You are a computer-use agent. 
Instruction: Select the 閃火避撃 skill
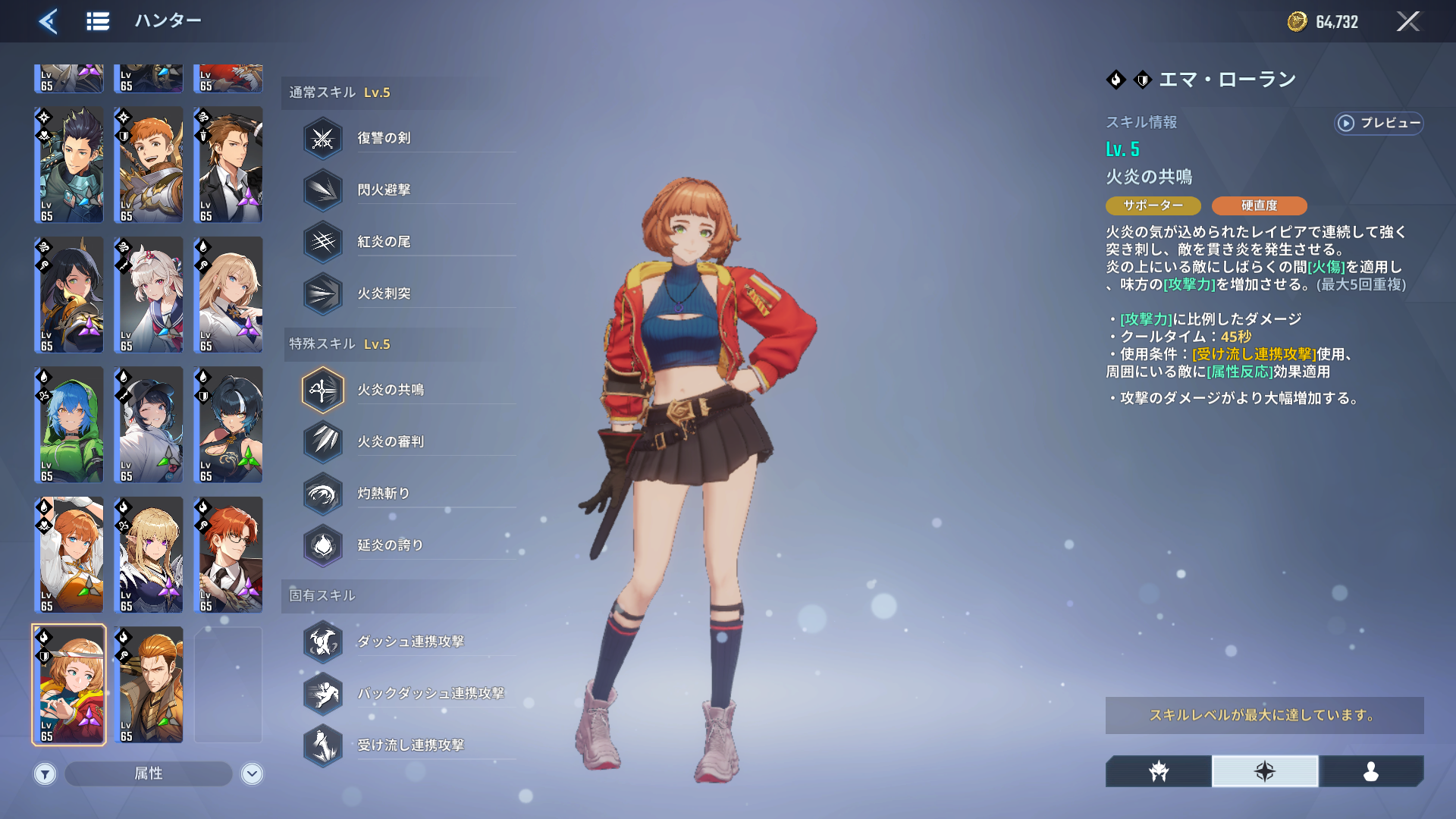(x=384, y=190)
